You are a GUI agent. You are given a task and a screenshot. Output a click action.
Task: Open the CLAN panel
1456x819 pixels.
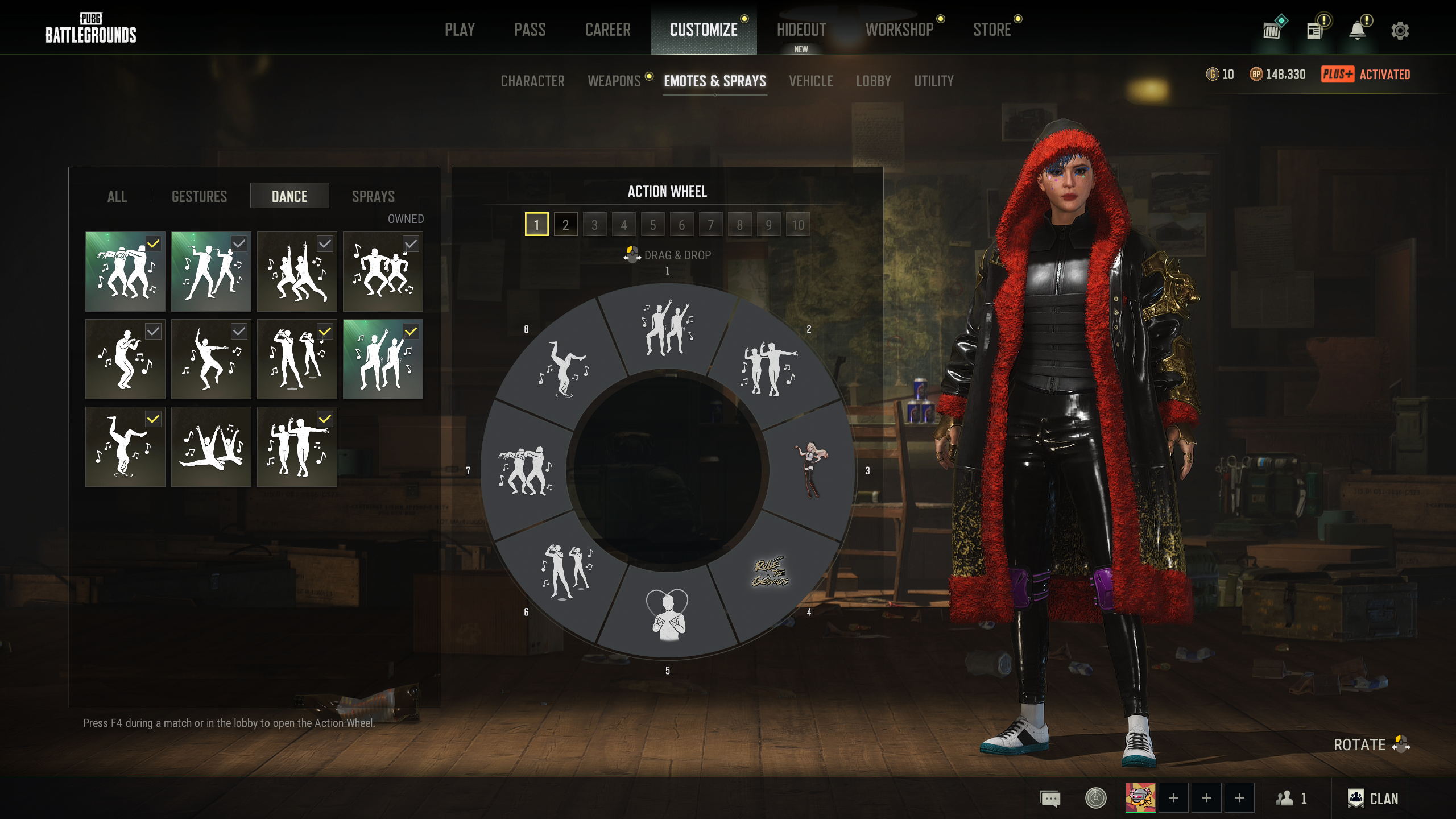[x=1372, y=799]
